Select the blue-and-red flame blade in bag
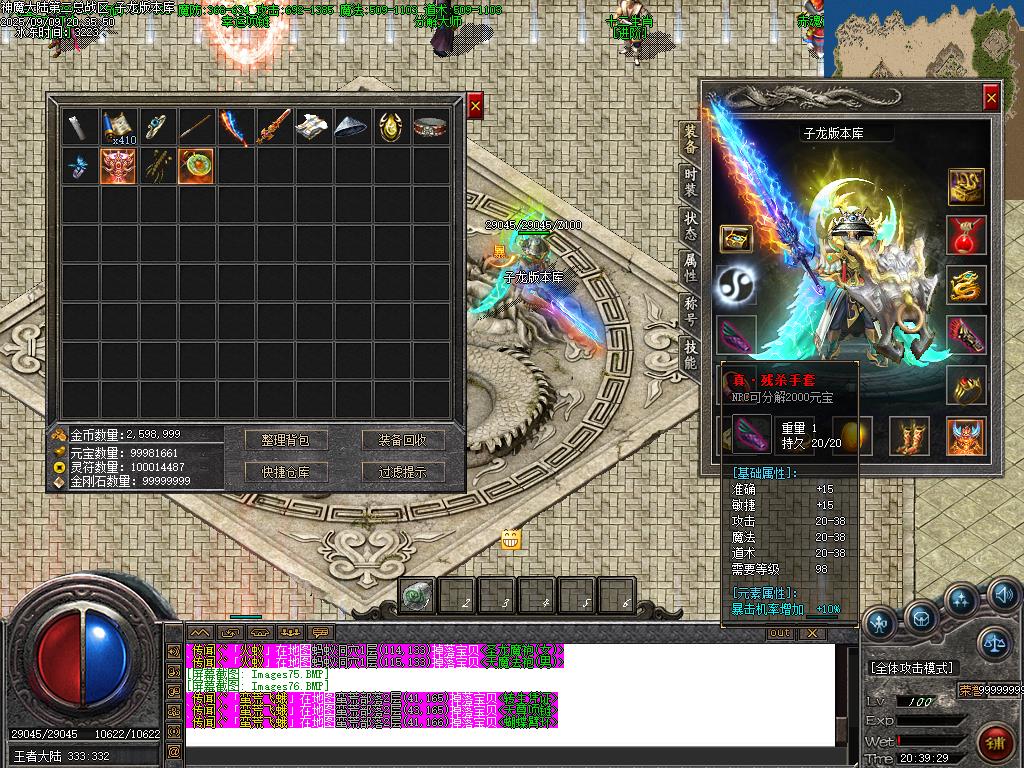This screenshot has width=1024, height=768. [235, 127]
